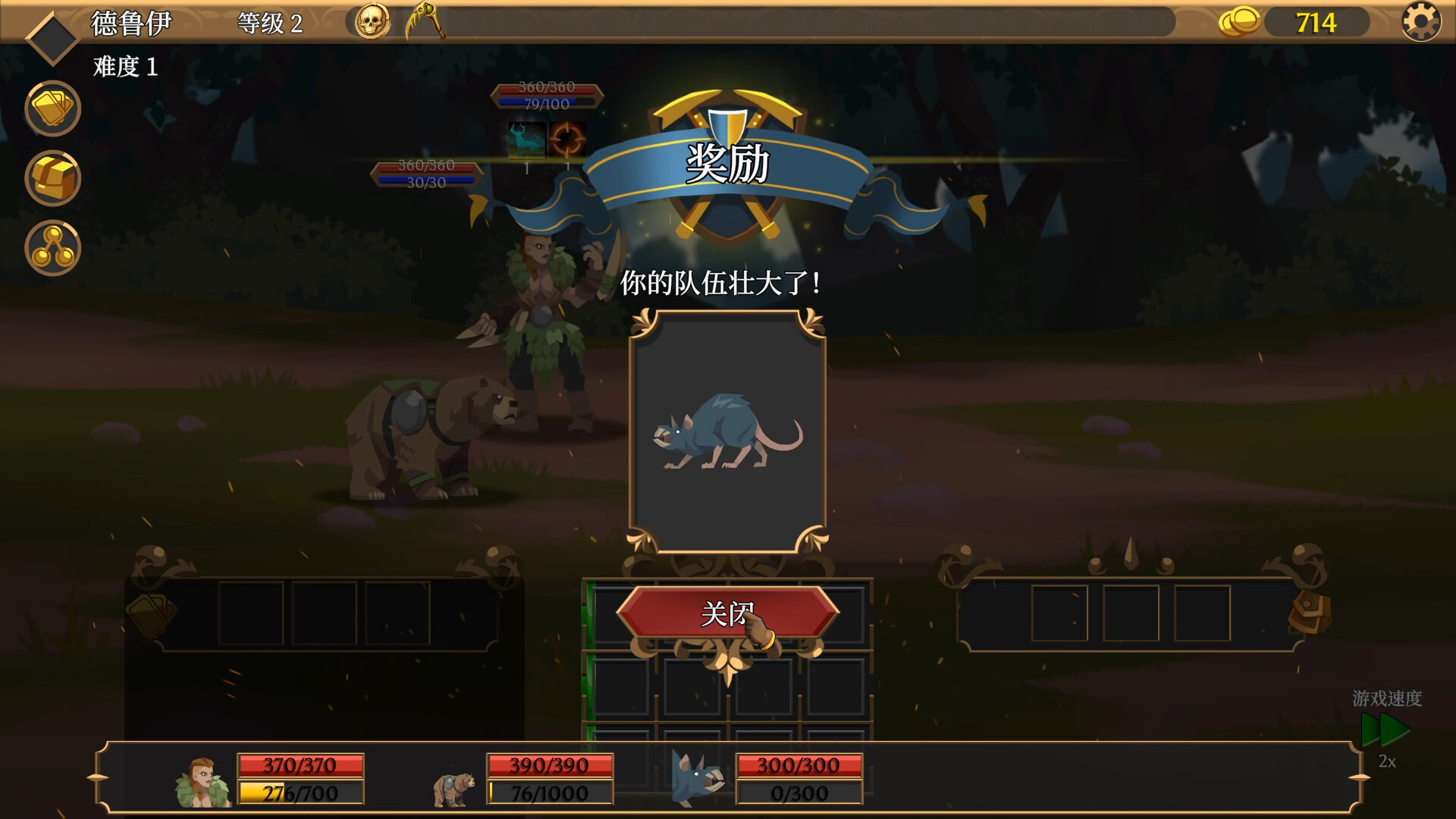The image size is (1456, 819).
Task: Click the druid's yellow 276/700 experience bar
Action: click(301, 794)
